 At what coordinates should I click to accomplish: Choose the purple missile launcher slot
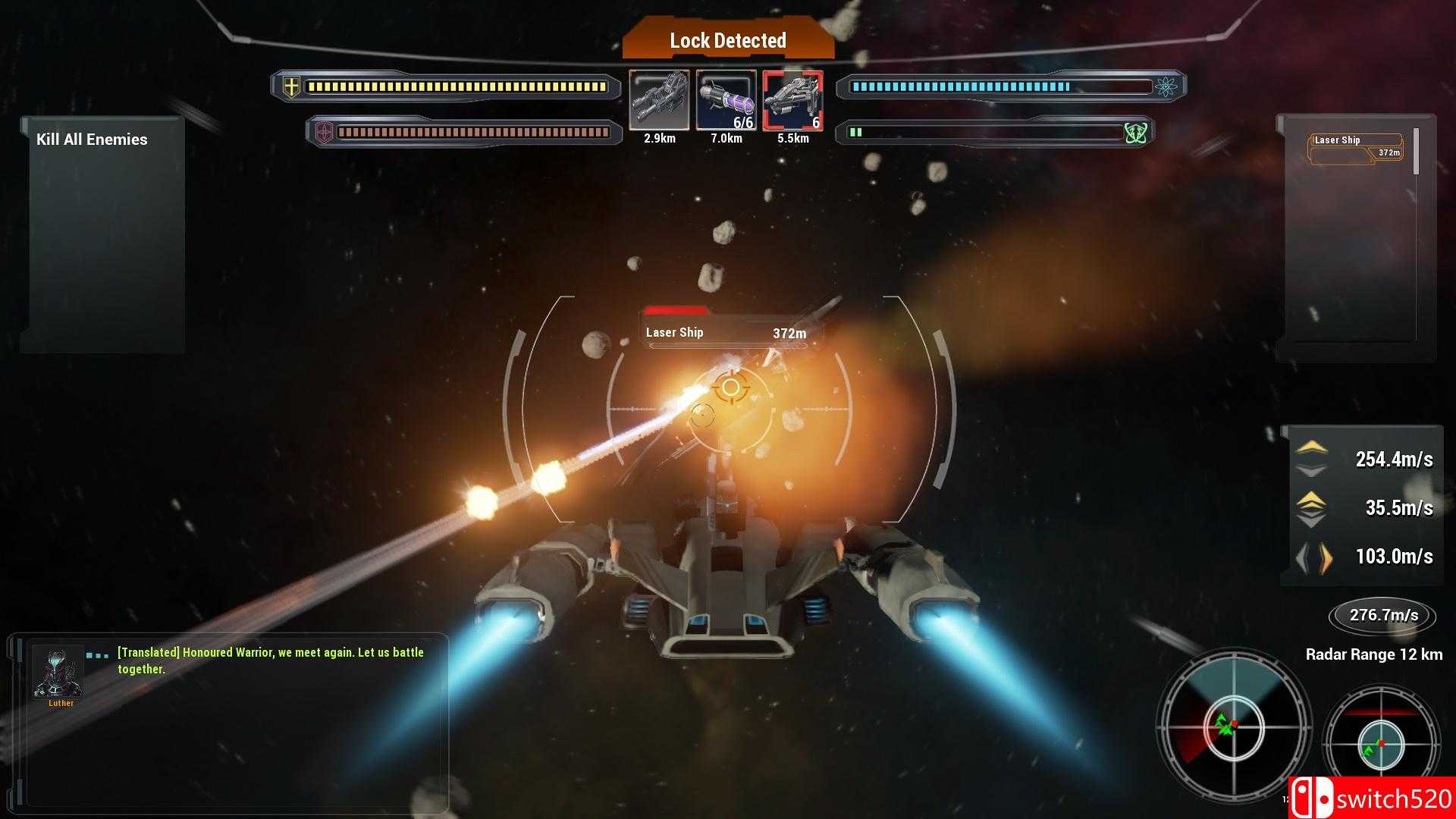coord(726,101)
